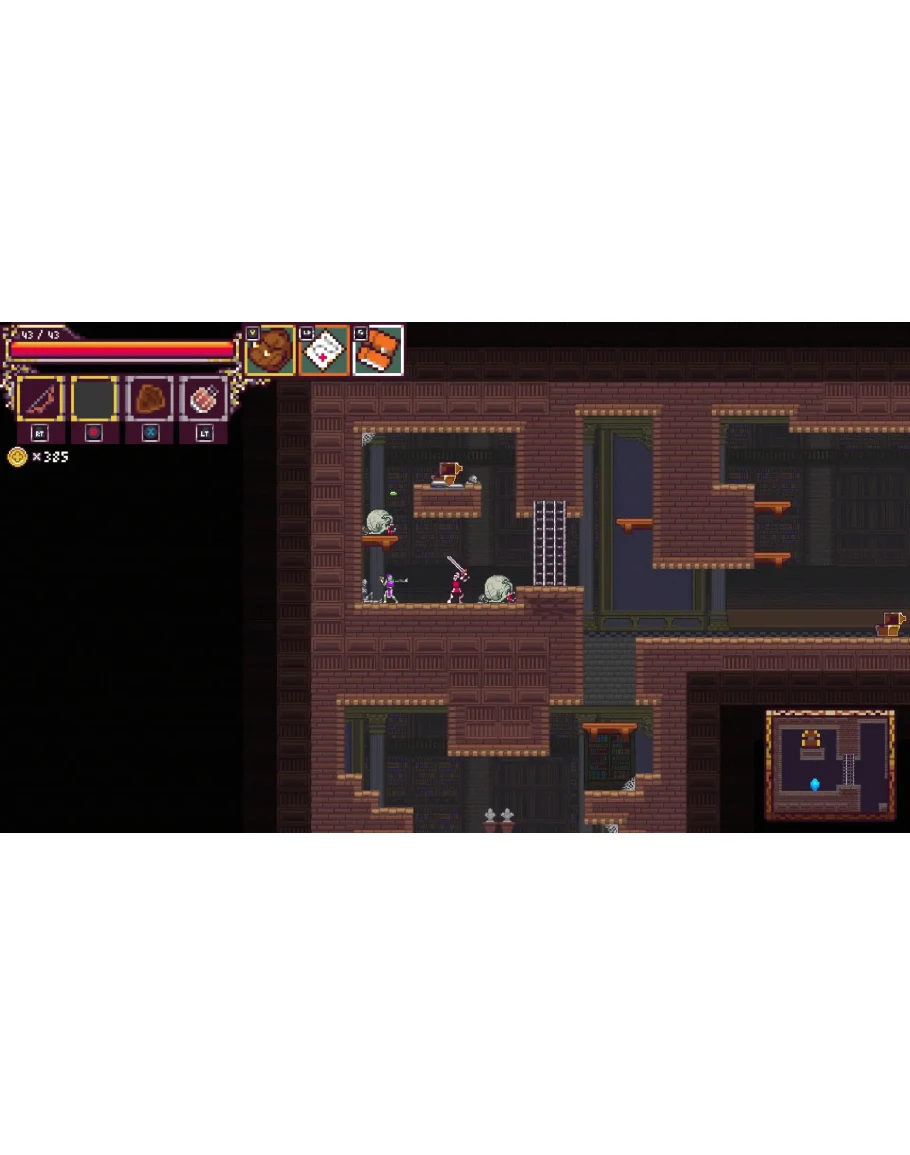Select the bomb item slot
Screen dimensions: 910x1155
click(203, 400)
